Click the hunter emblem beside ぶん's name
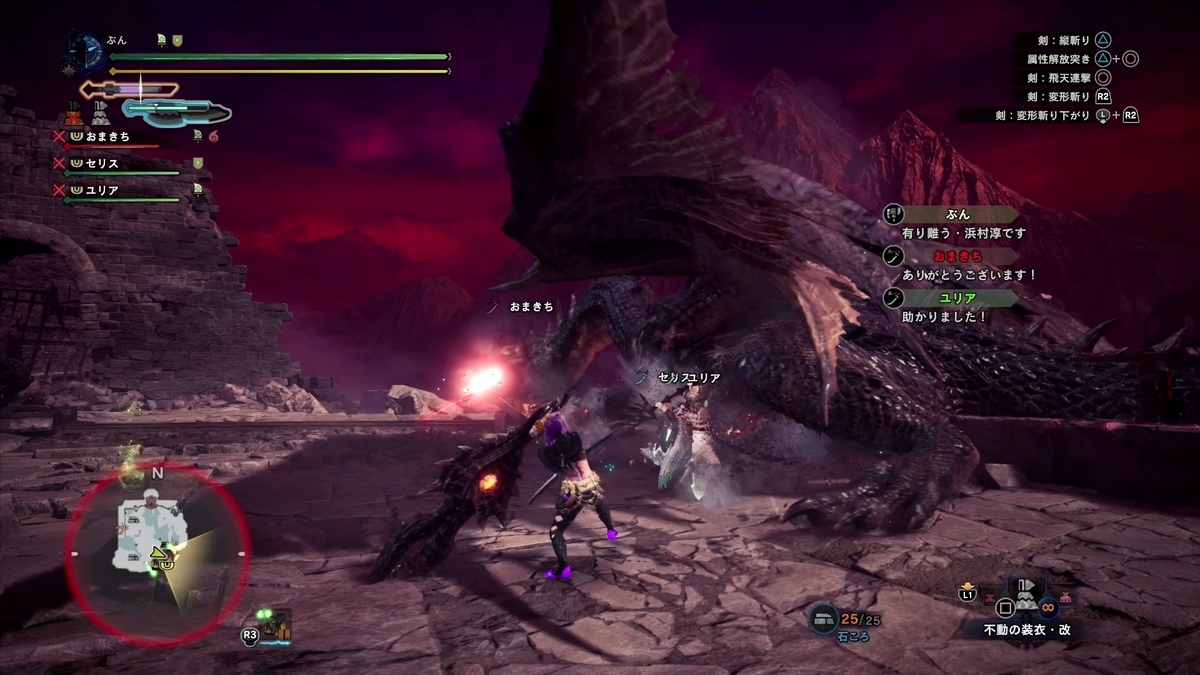 pyautogui.click(x=87, y=50)
